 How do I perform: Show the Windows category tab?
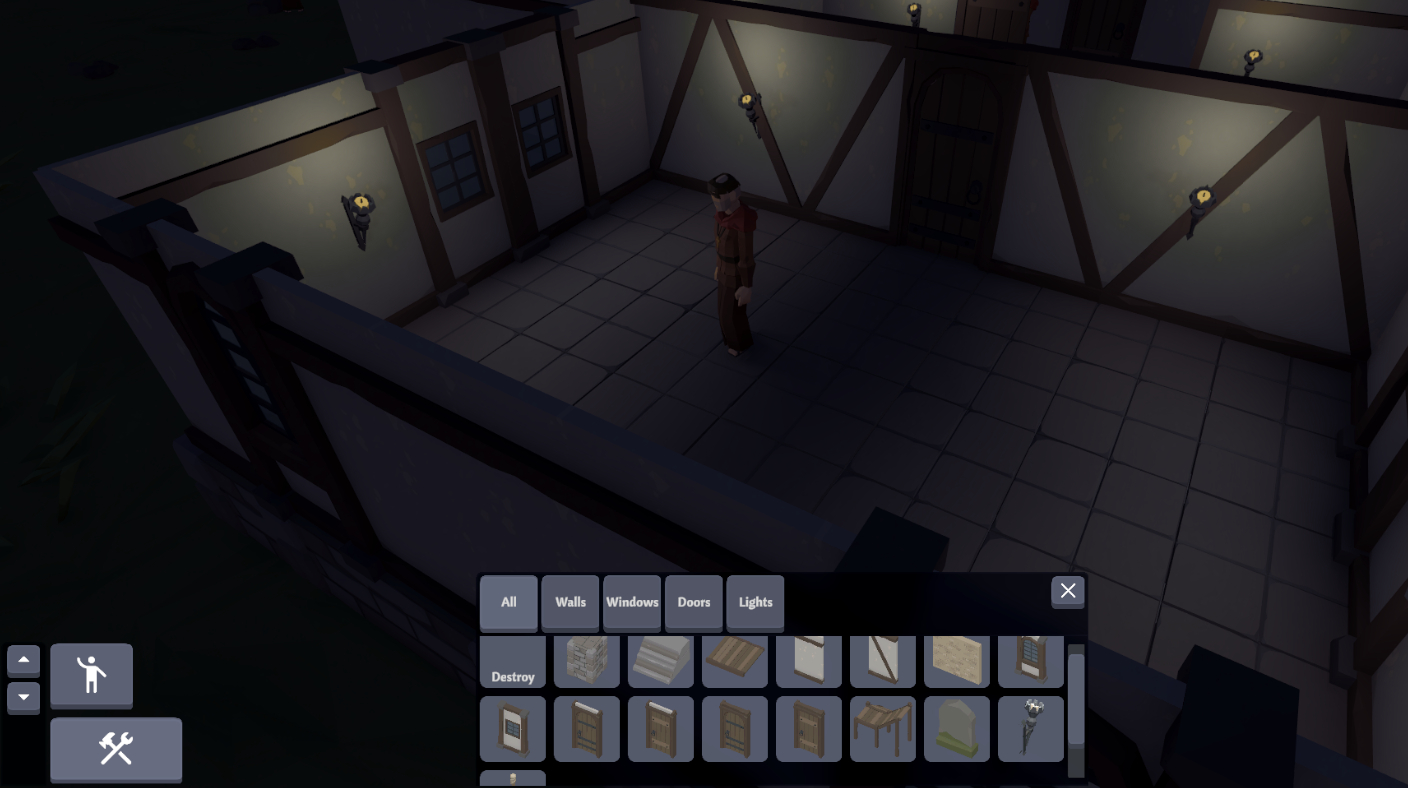click(x=632, y=602)
